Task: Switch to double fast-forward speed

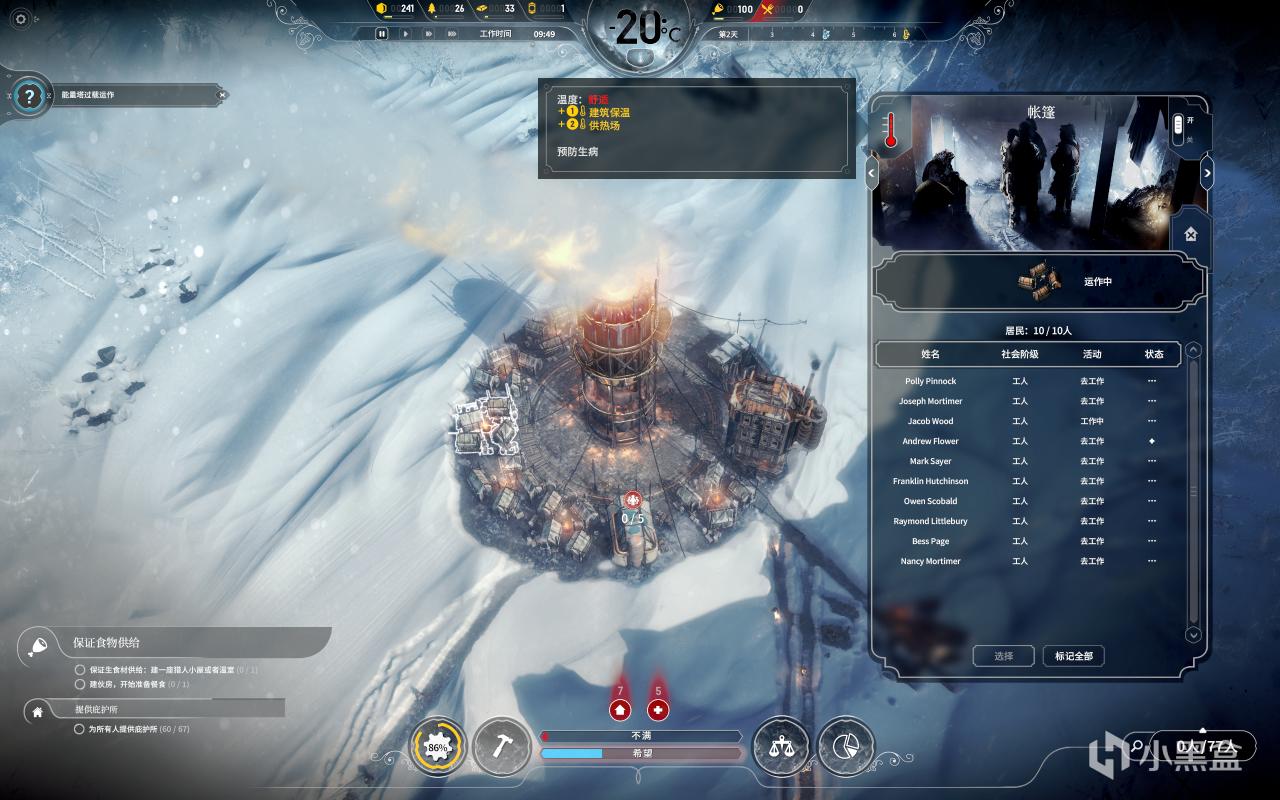Action: 429,33
